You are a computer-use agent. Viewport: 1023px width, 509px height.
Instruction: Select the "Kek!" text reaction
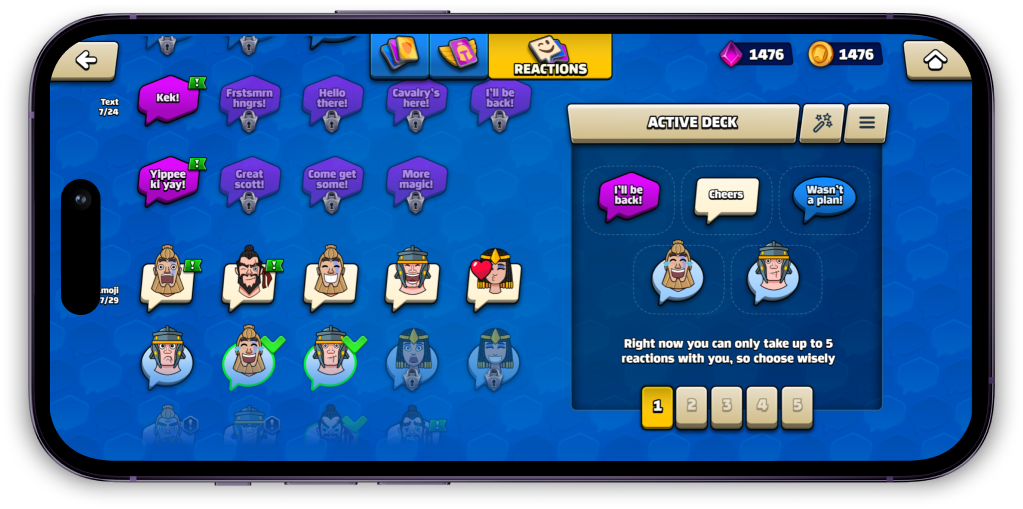168,101
